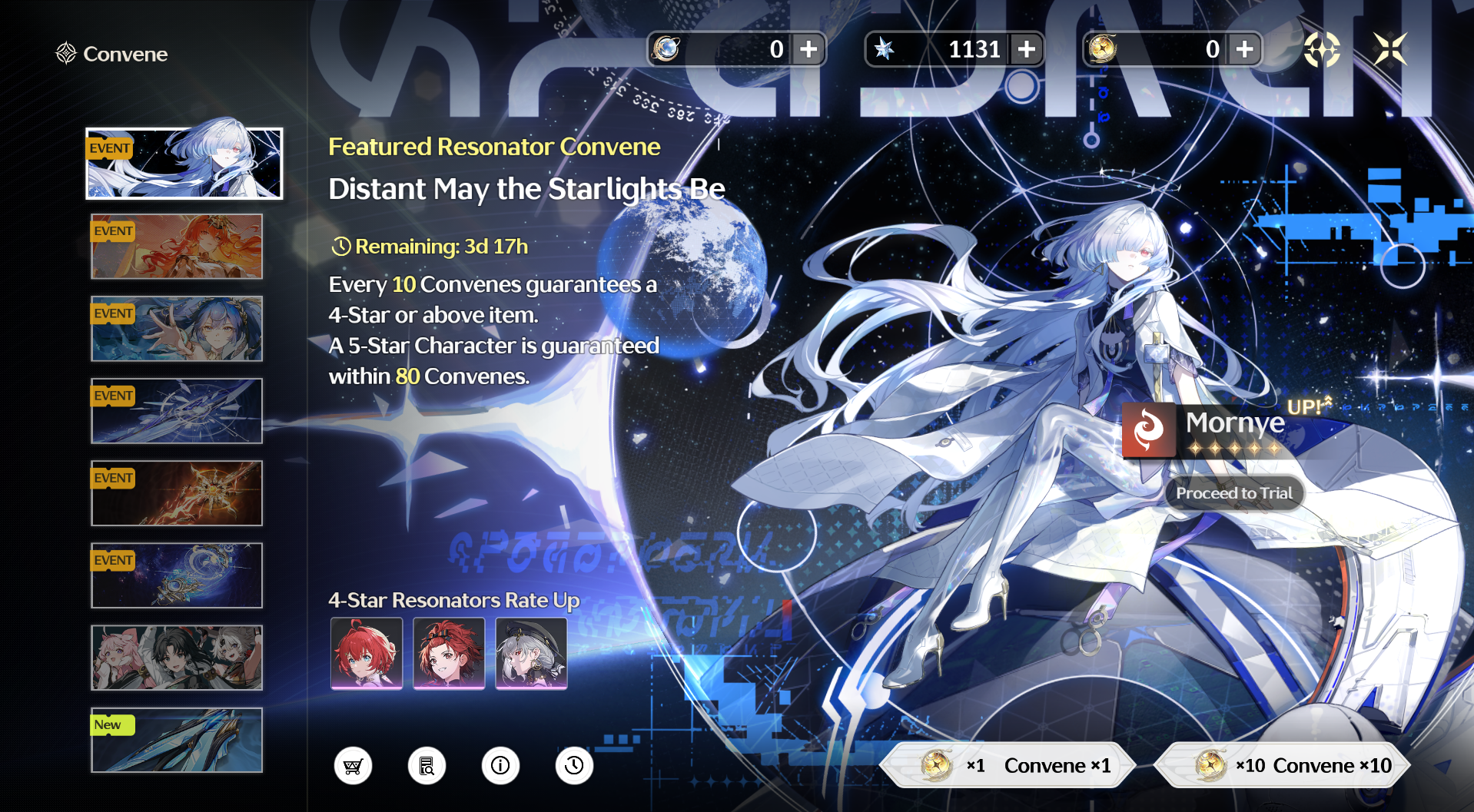Inspect the grey-haired 4-star resonator portrait
The image size is (1474, 812).
click(x=532, y=653)
